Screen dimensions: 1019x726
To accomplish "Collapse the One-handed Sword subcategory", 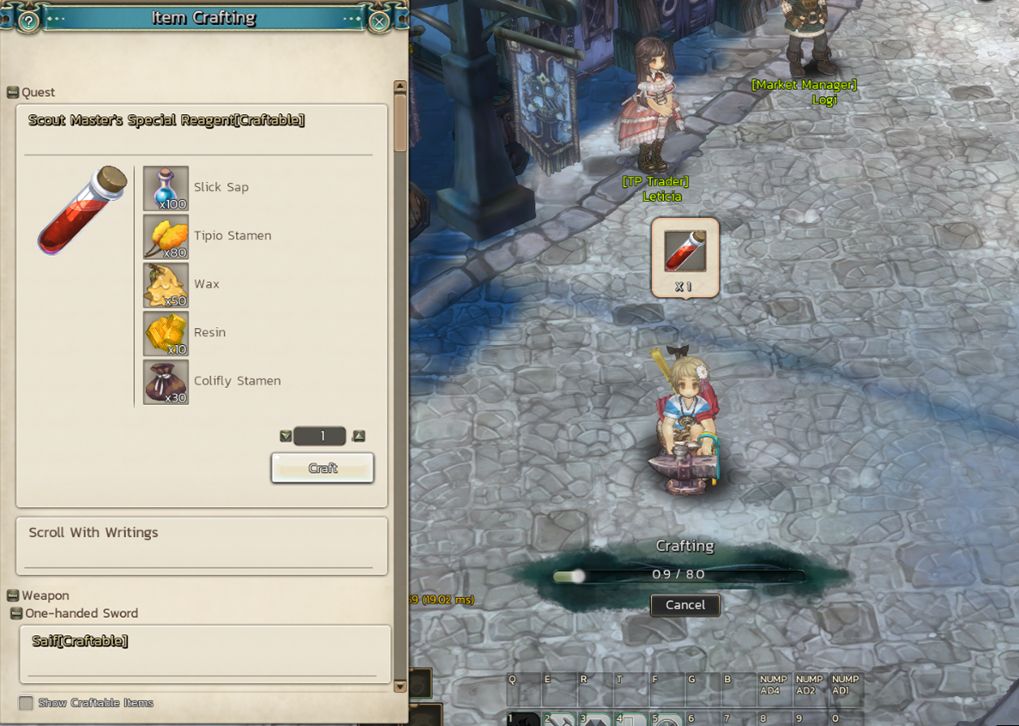I will pyautogui.click(x=17, y=613).
